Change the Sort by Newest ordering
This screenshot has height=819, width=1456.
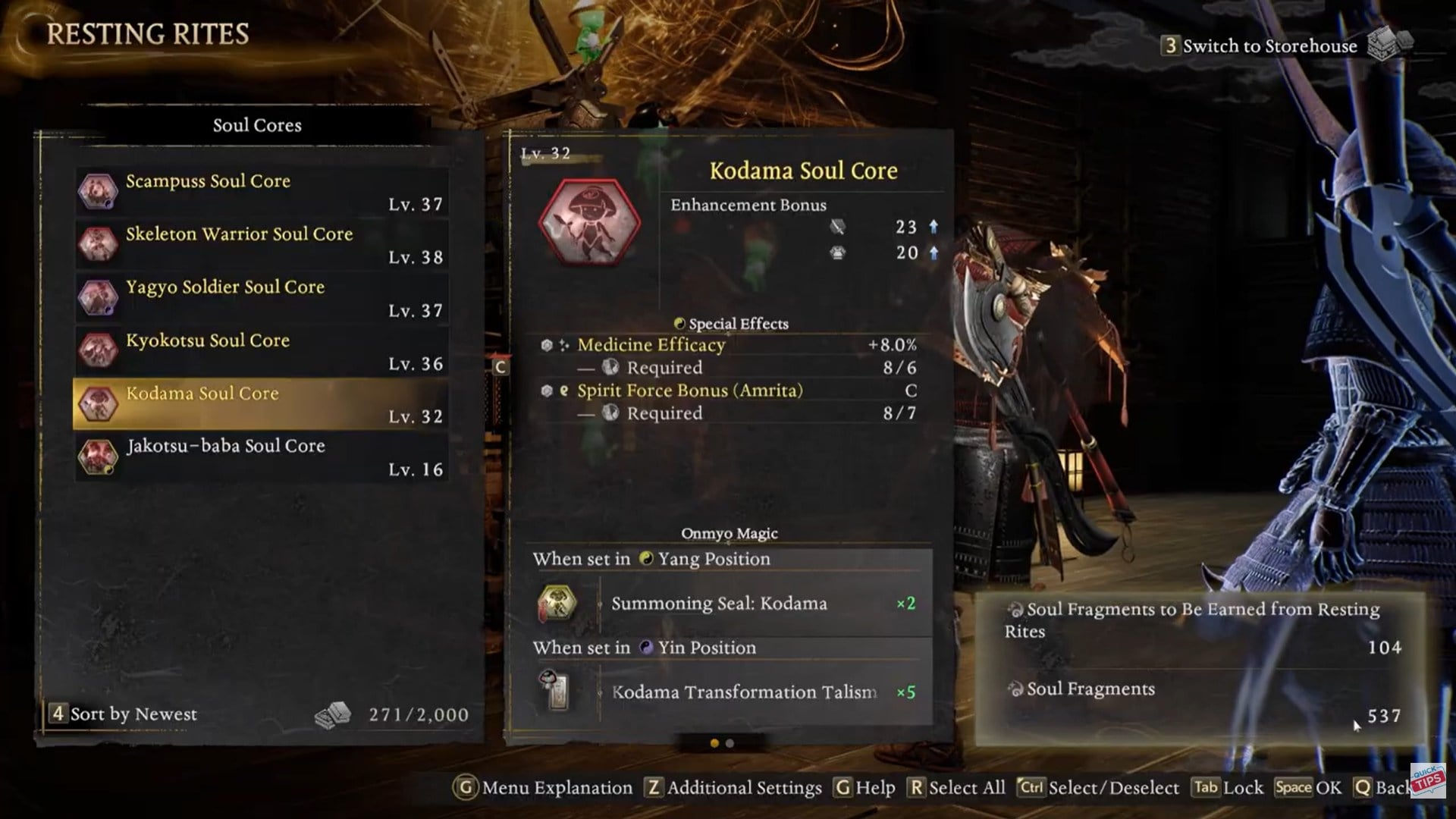coord(124,714)
